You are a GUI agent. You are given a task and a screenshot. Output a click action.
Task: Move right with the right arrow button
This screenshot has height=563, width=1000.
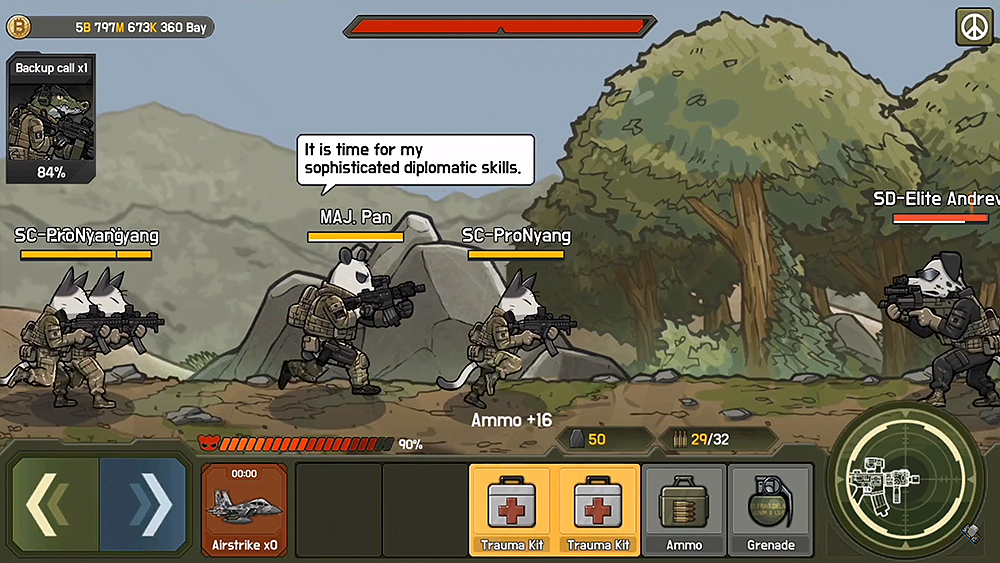144,505
